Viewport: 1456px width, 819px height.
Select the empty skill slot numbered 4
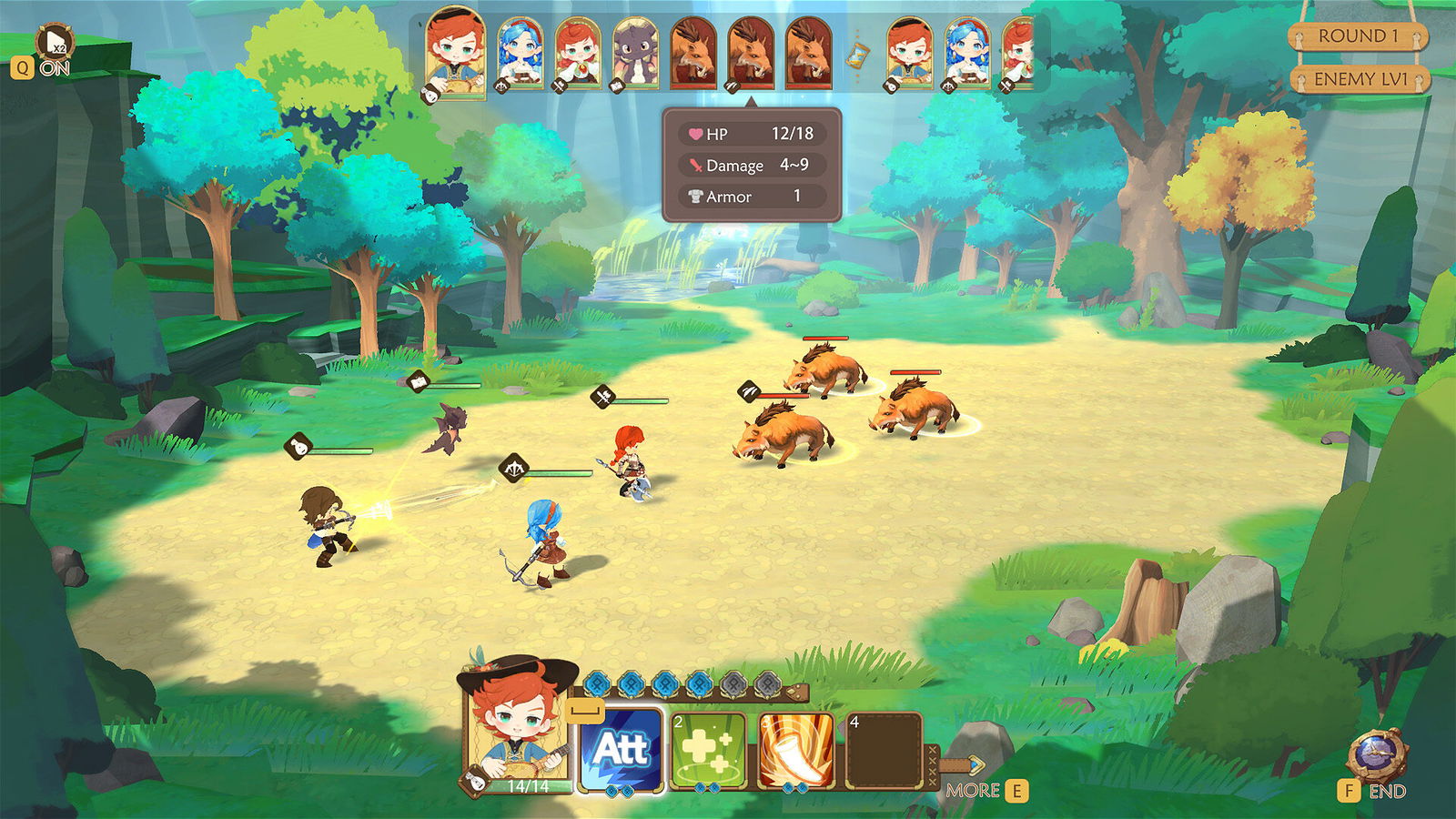point(883,751)
